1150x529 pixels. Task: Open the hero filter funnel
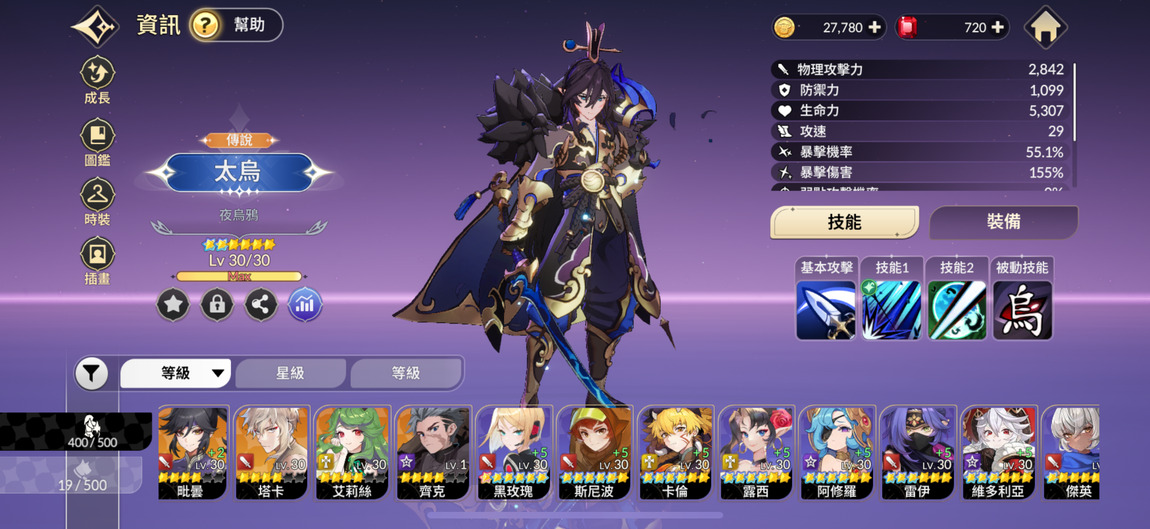91,374
